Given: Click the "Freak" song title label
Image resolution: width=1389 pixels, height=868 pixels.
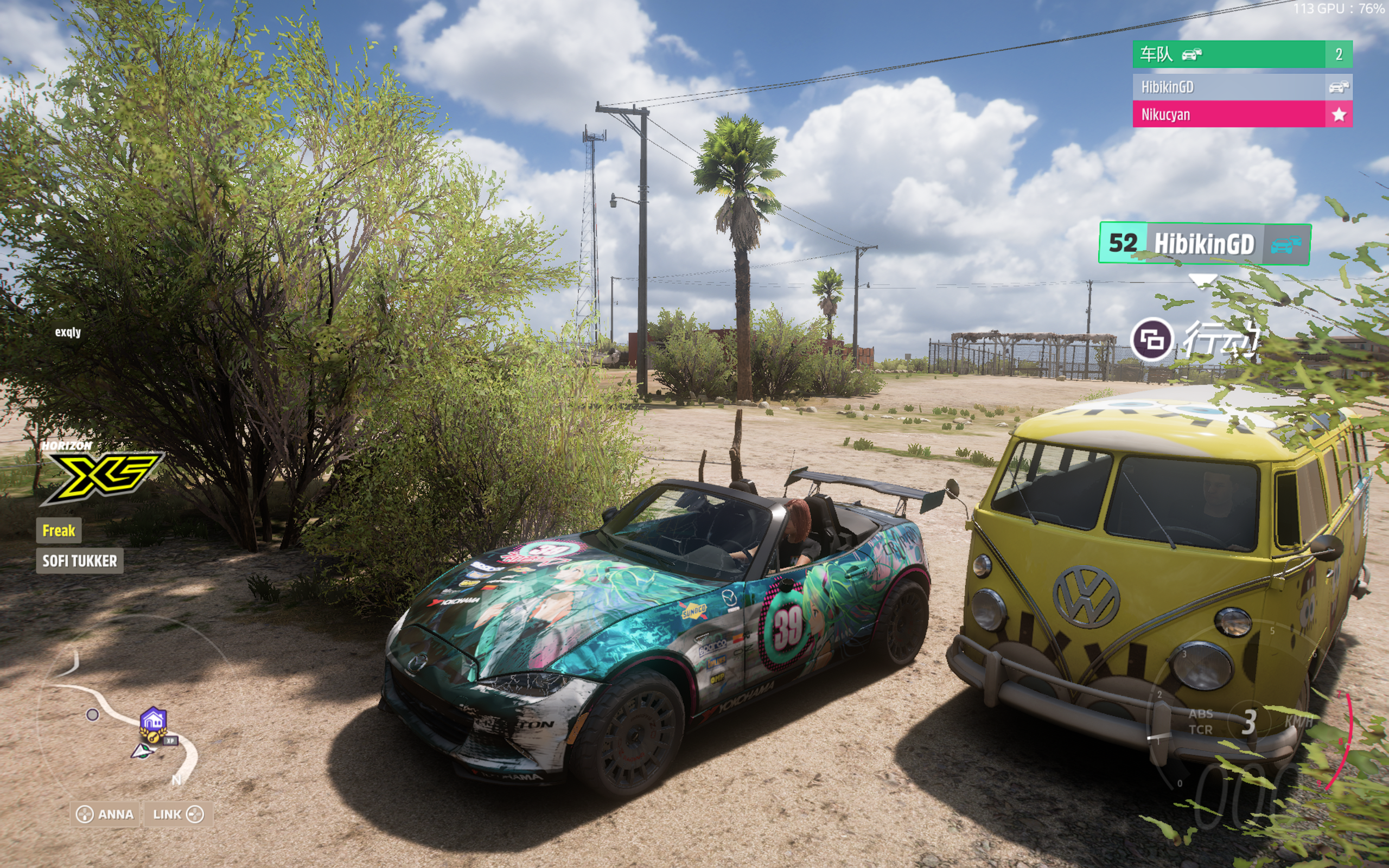Looking at the screenshot, I should (59, 531).
